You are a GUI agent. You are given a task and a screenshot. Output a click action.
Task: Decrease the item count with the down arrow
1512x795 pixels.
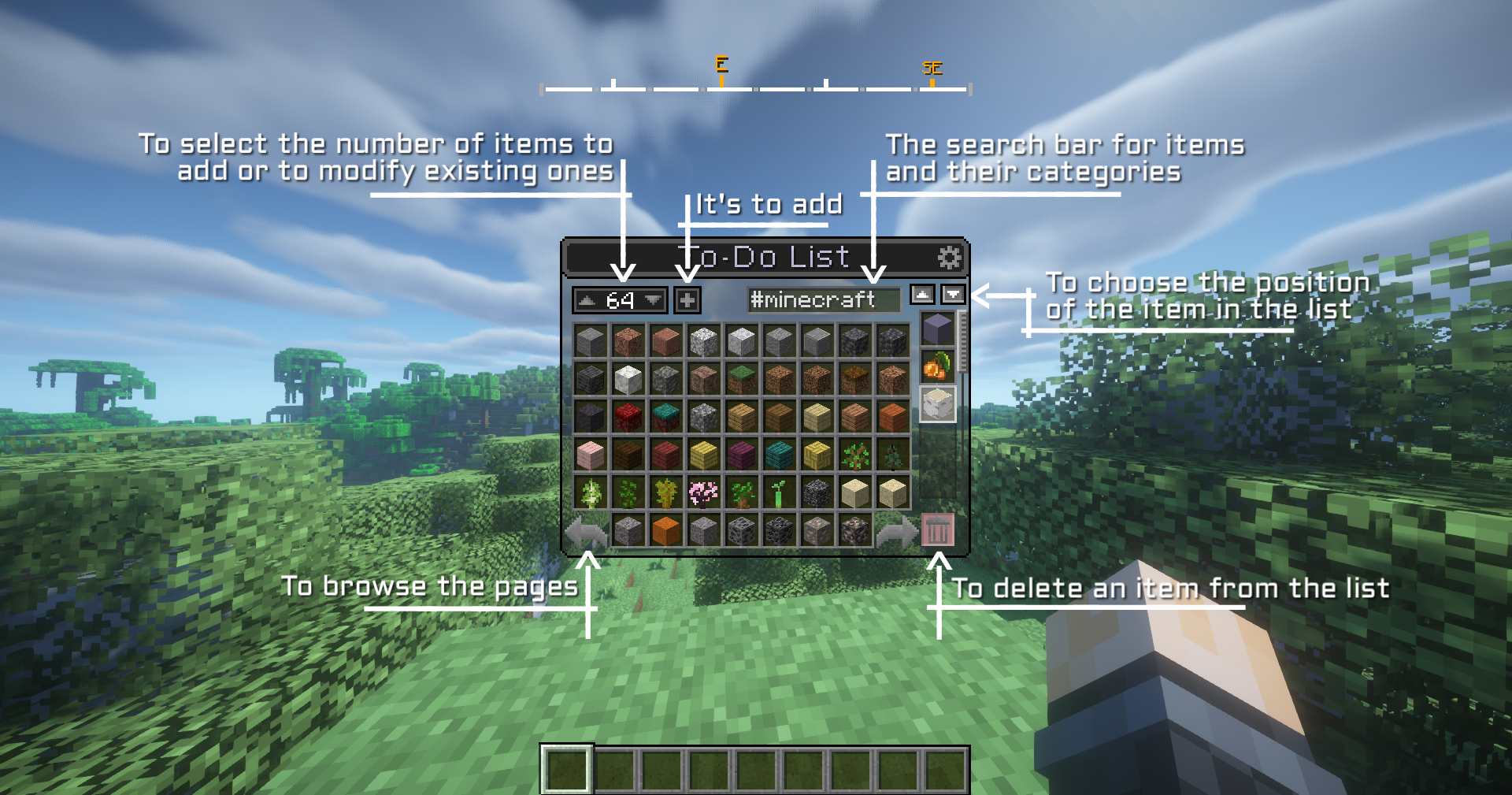point(651,300)
